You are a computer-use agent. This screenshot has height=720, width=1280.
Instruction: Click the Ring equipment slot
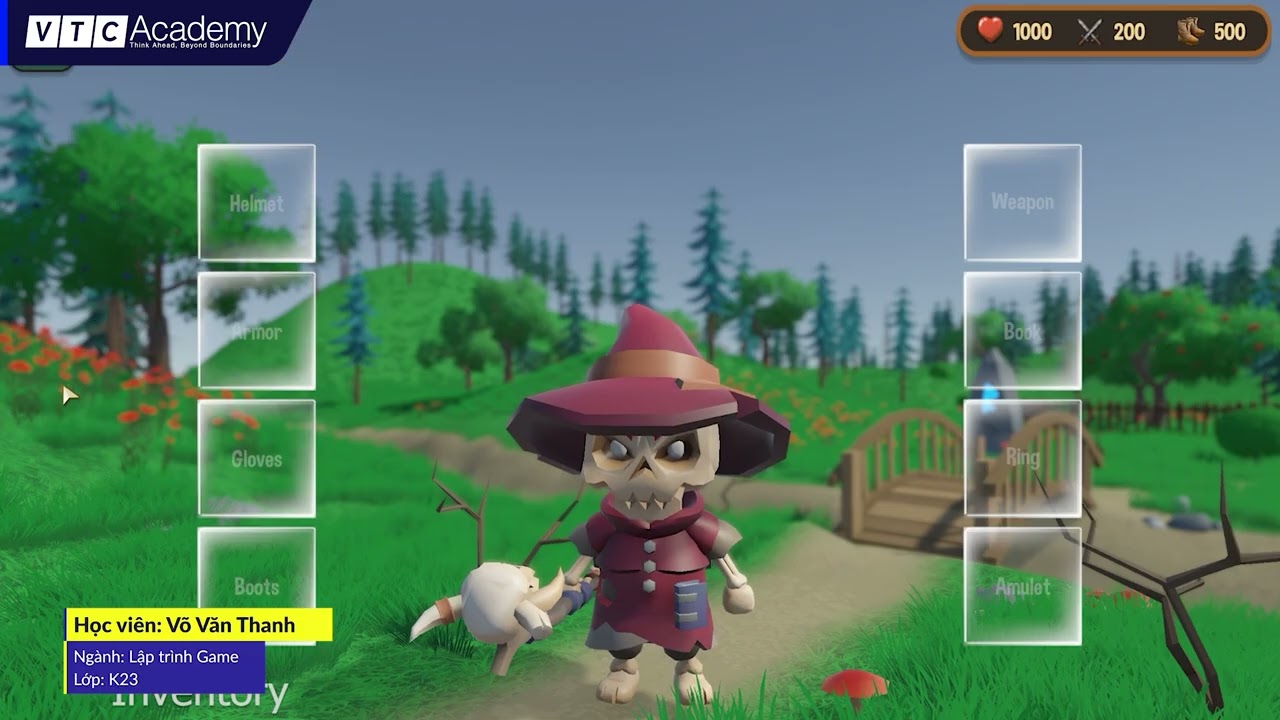pyautogui.click(x=1022, y=460)
